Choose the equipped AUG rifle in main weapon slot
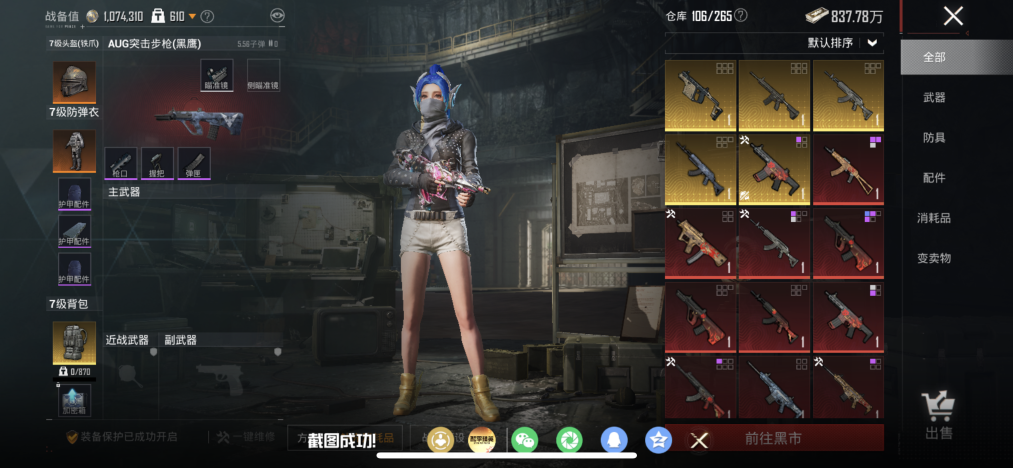 (200, 119)
